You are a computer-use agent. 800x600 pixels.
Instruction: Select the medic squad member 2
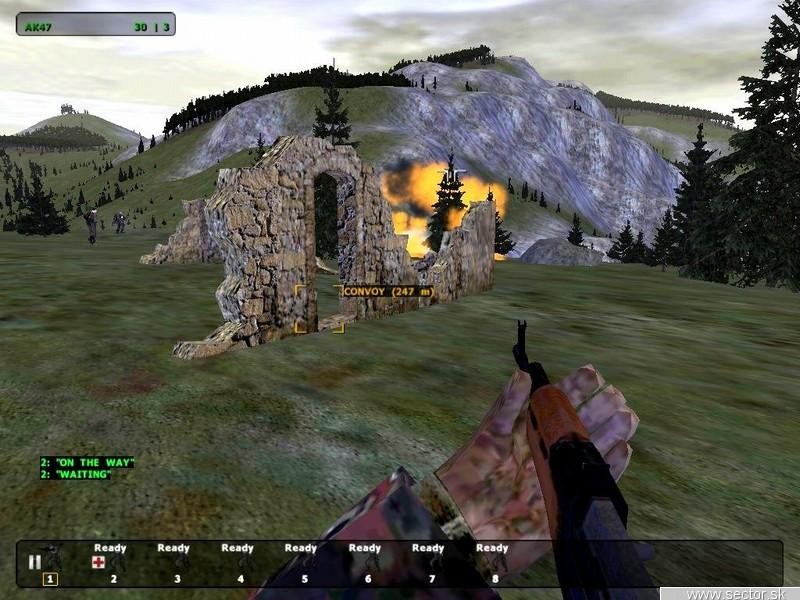click(x=109, y=563)
